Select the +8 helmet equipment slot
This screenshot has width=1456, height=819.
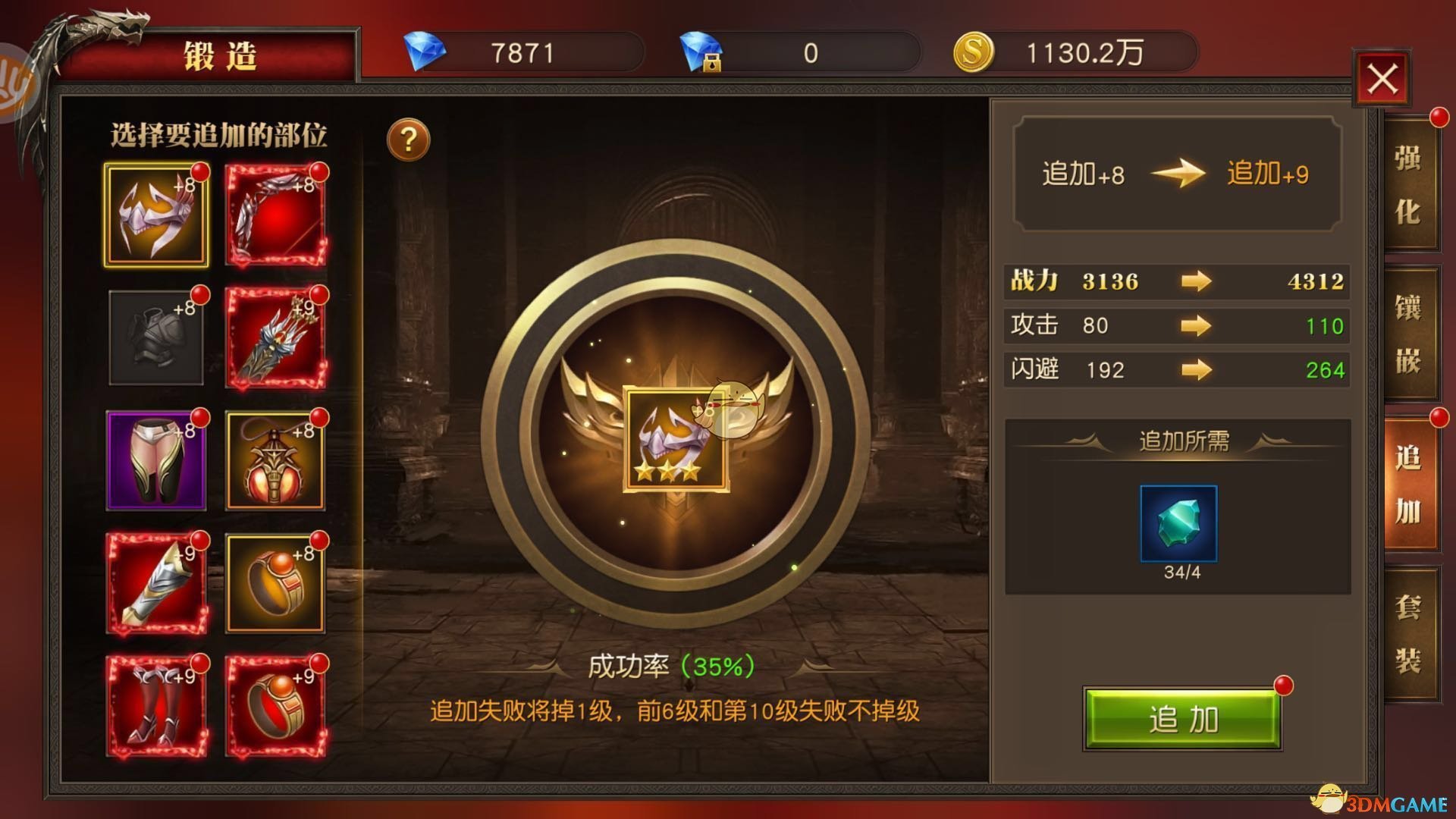point(157,213)
